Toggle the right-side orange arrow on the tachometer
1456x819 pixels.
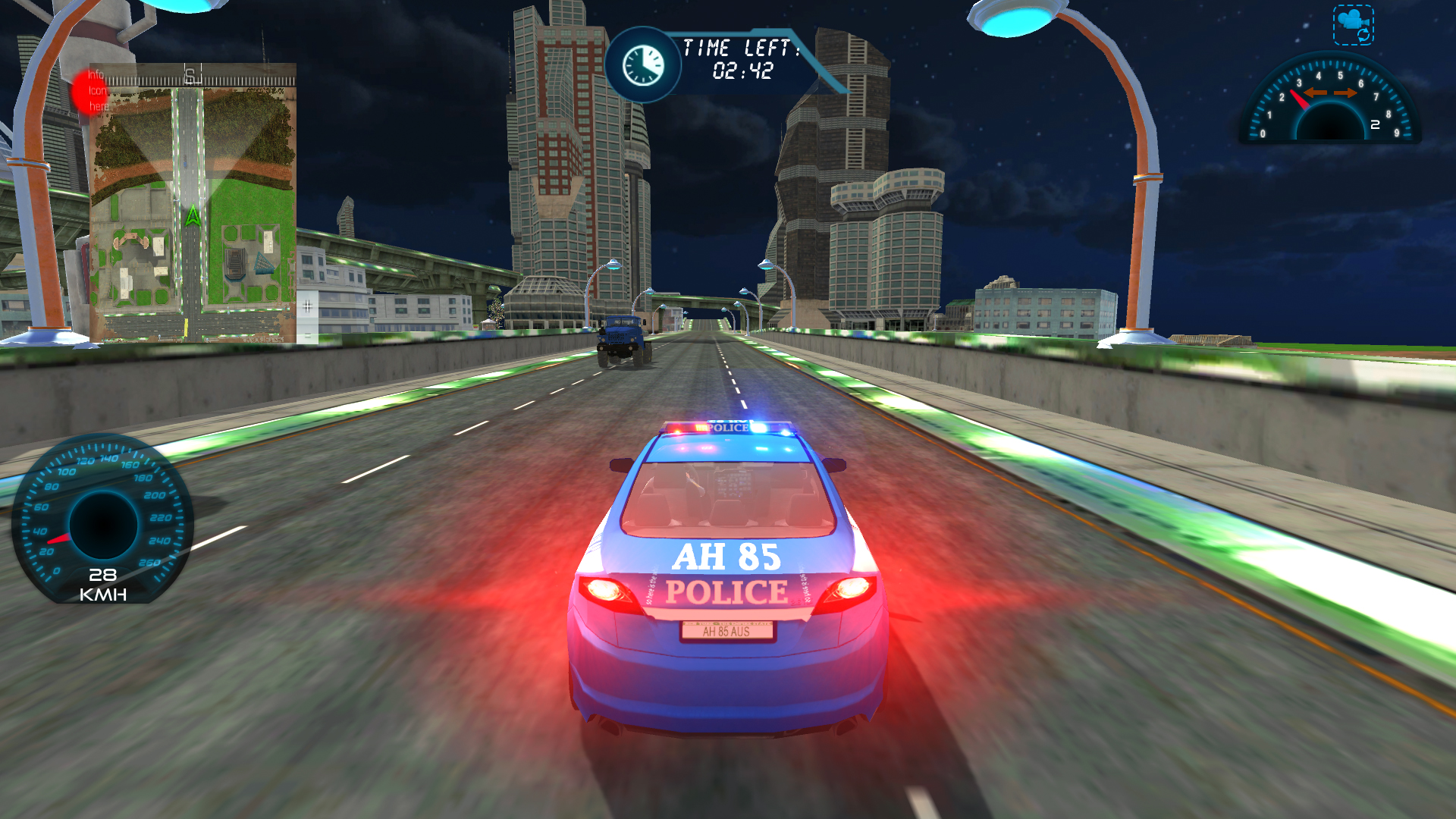[1346, 93]
